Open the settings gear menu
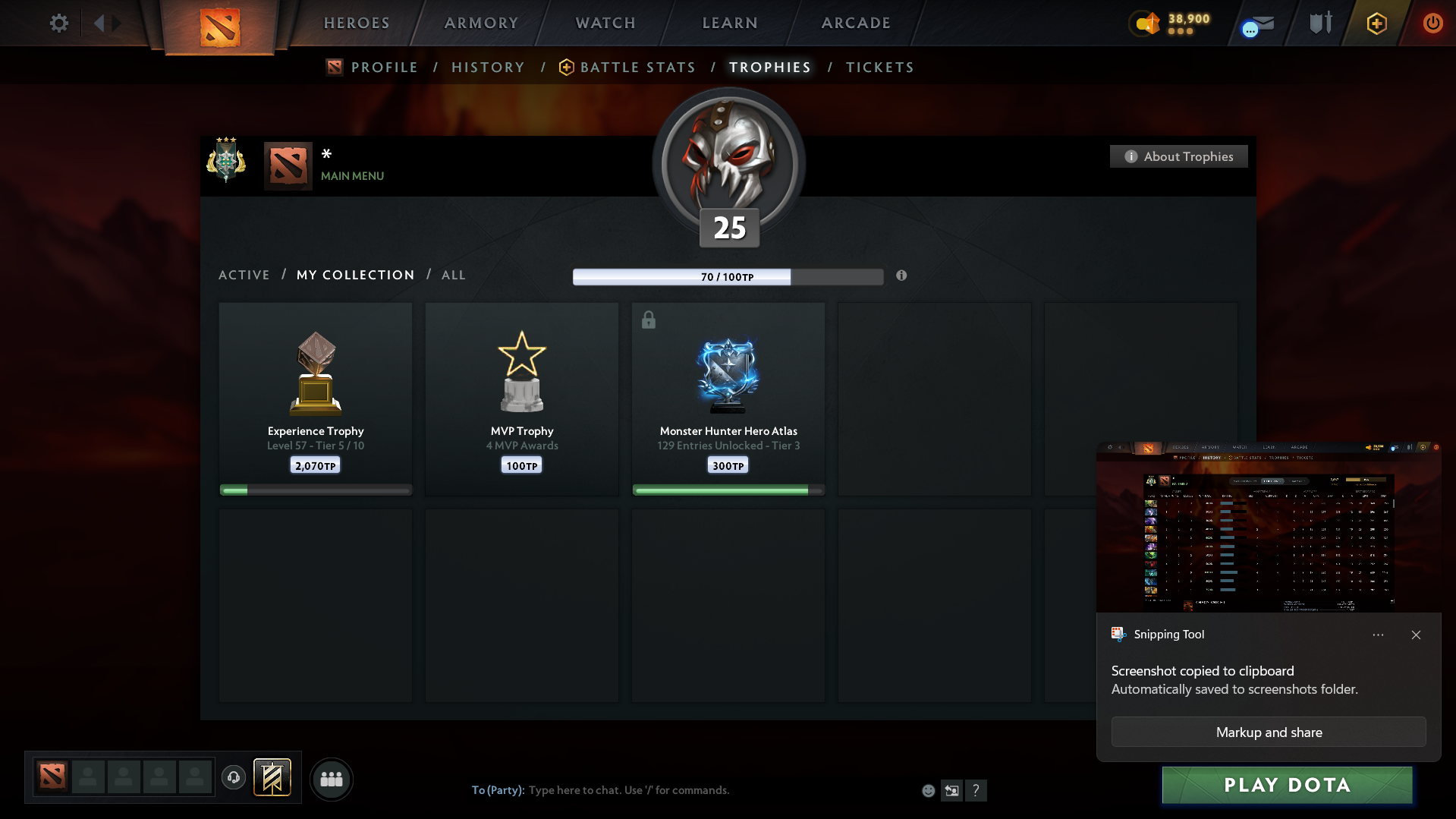The width and height of the screenshot is (1456, 819). point(58,23)
